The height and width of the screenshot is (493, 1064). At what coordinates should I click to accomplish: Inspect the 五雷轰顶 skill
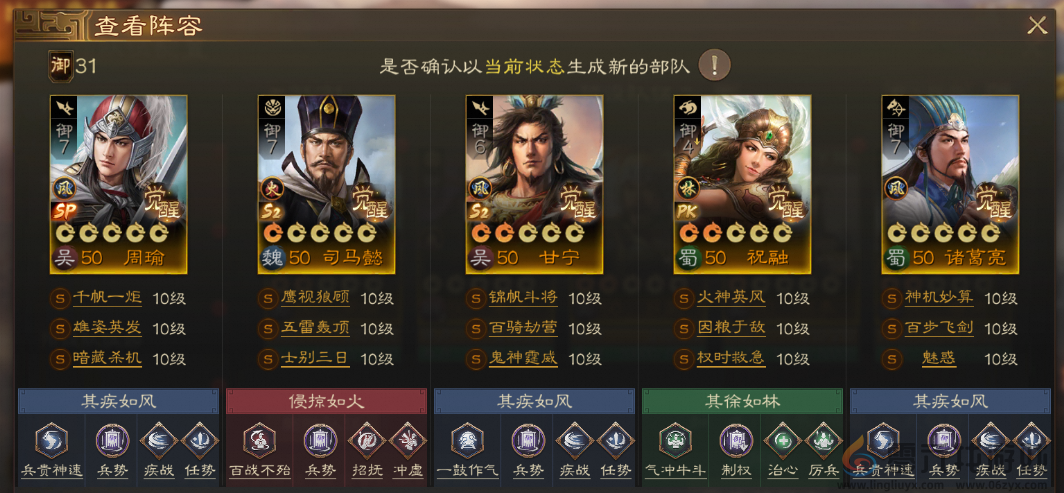click(316, 328)
